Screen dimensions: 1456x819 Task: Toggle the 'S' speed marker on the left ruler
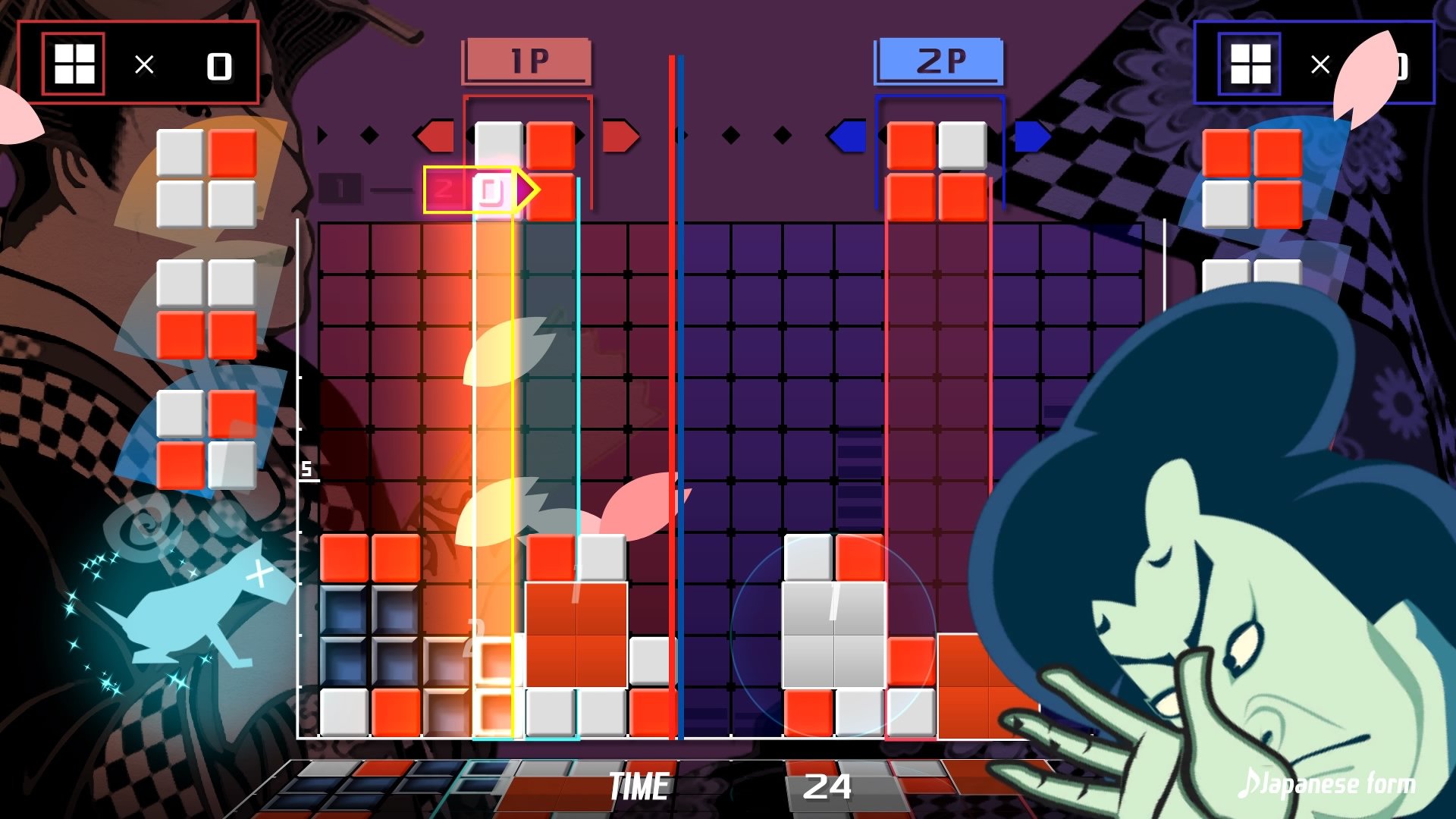click(305, 470)
